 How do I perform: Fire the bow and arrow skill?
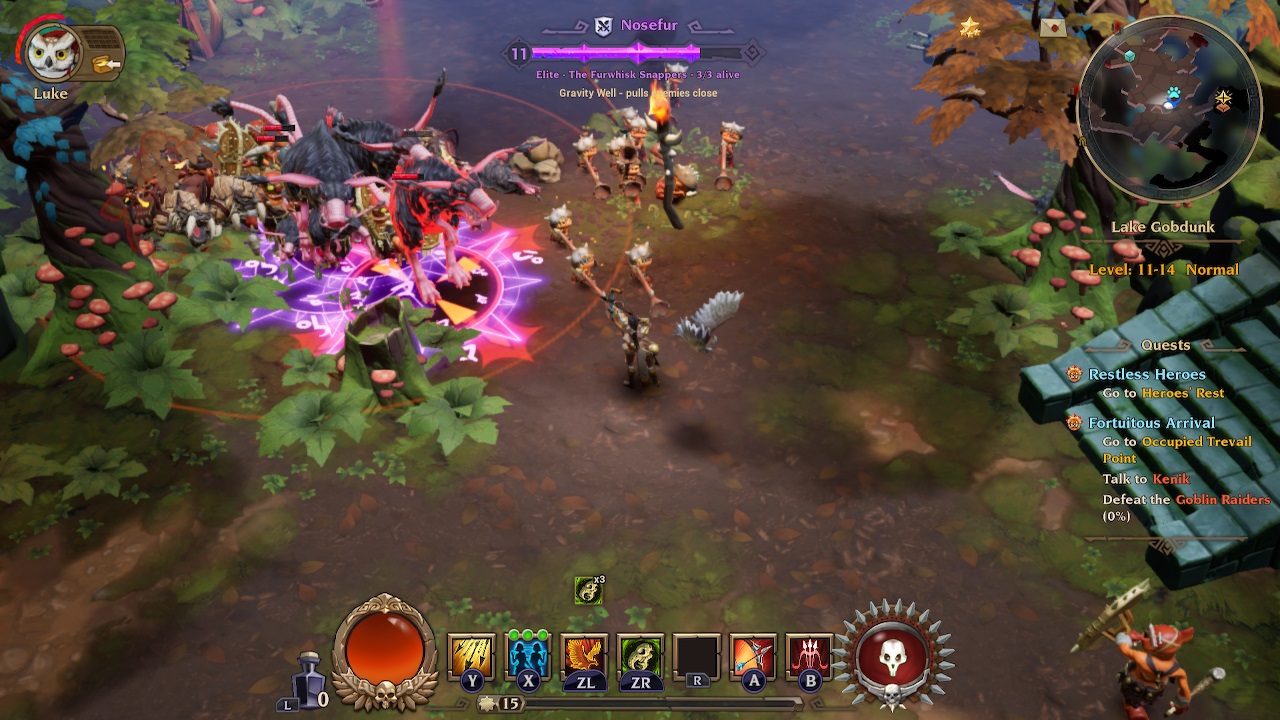(x=753, y=657)
